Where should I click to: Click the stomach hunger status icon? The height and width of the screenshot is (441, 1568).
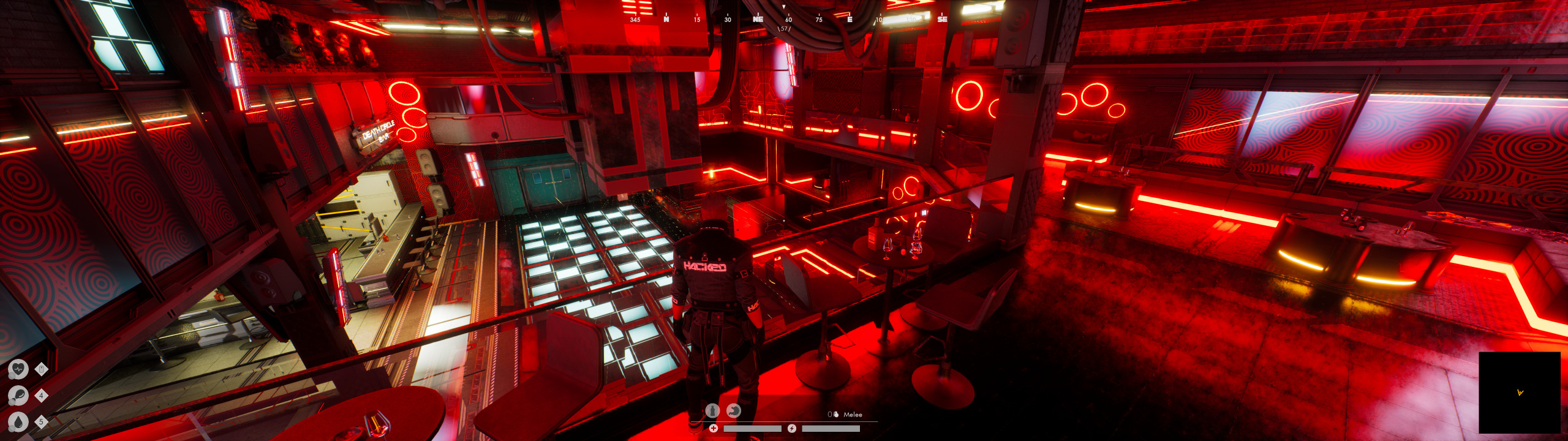coord(733,410)
